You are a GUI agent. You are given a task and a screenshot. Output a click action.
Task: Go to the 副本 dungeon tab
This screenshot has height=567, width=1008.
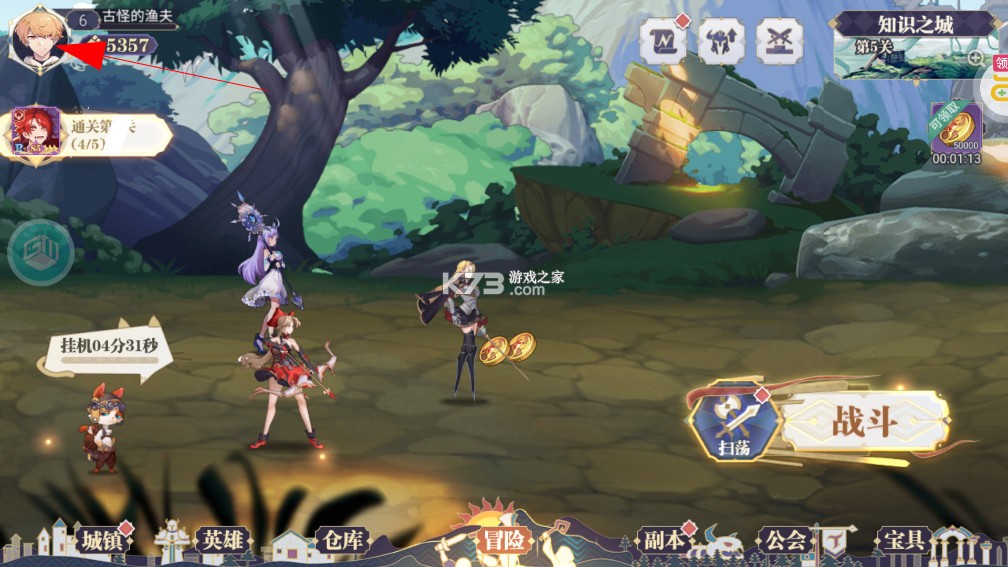(x=664, y=540)
